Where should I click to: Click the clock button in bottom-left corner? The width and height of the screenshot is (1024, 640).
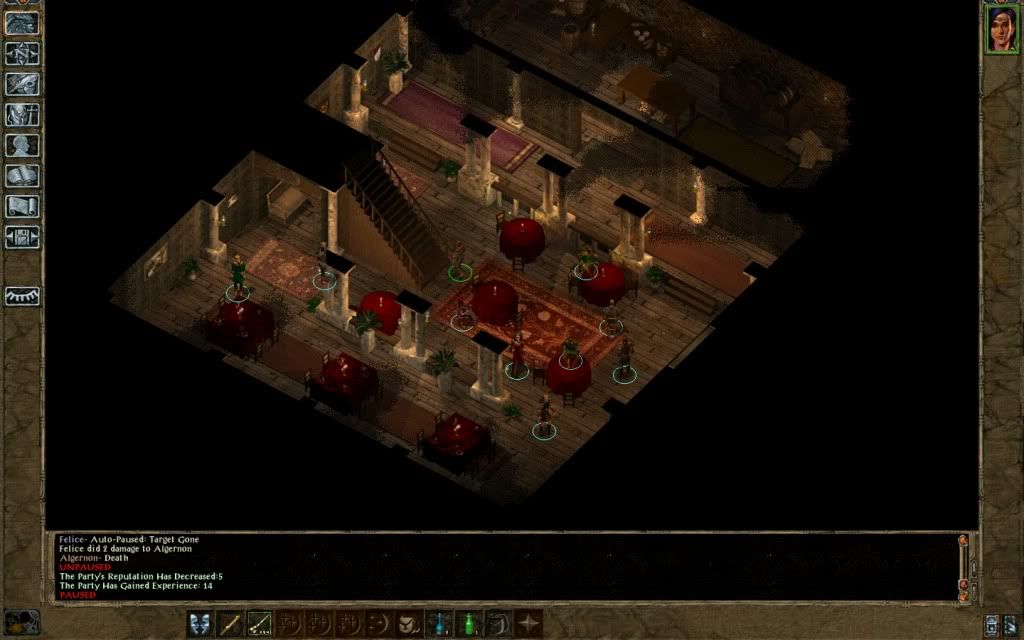(22, 621)
